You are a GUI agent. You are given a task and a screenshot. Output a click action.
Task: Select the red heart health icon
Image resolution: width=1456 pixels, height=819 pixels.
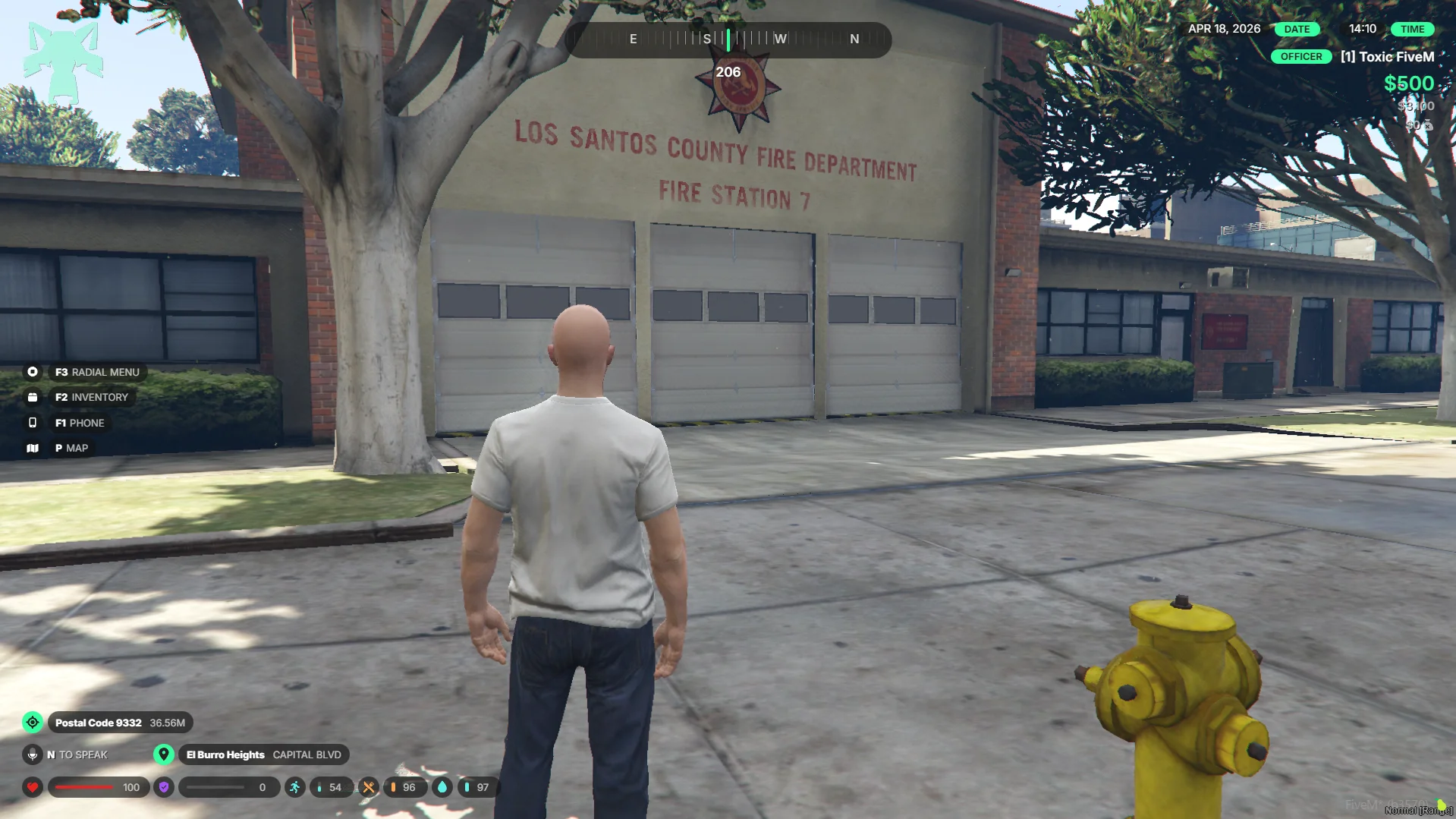pos(33,787)
